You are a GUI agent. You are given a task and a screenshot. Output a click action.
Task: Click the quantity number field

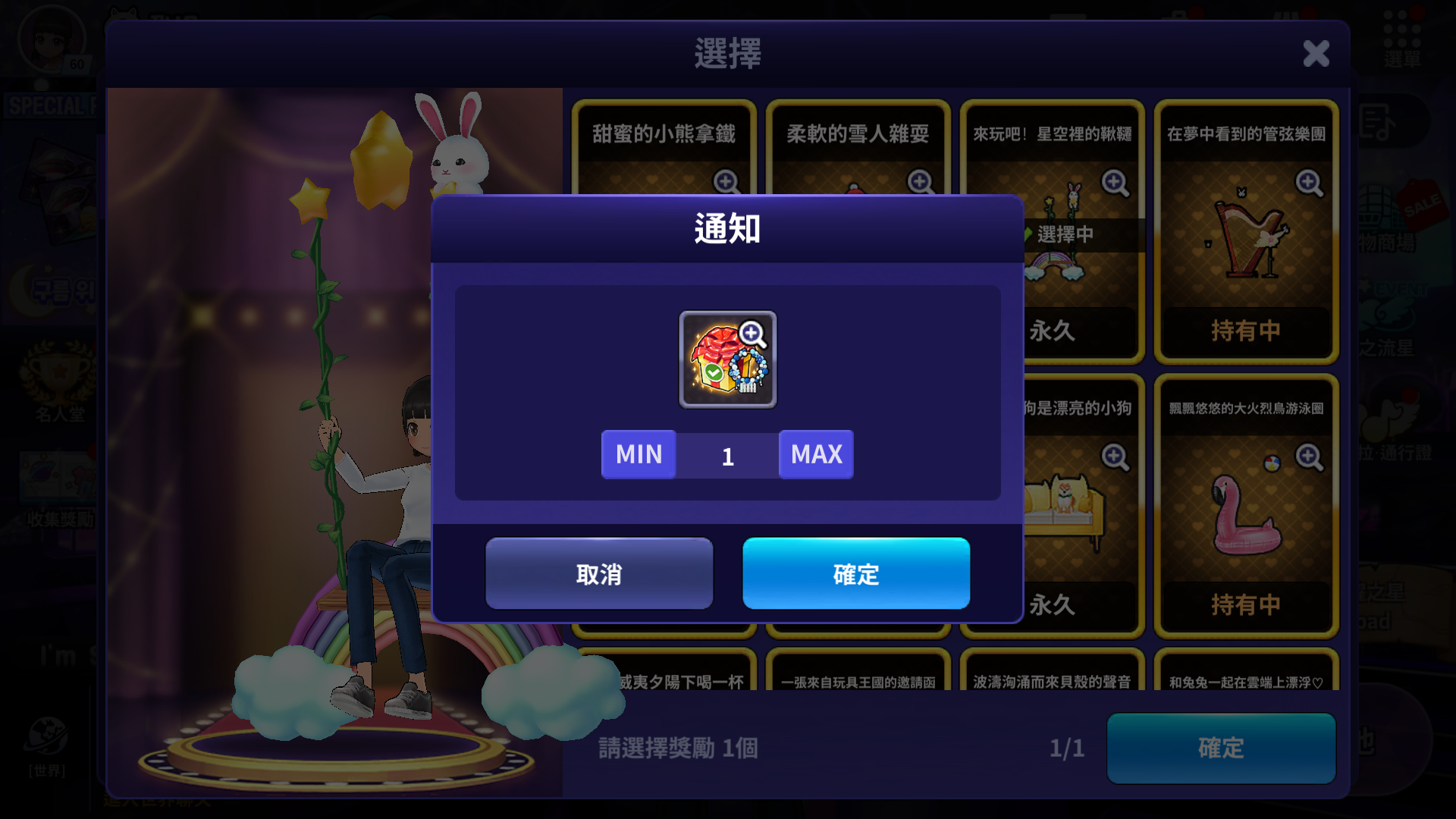click(x=727, y=456)
